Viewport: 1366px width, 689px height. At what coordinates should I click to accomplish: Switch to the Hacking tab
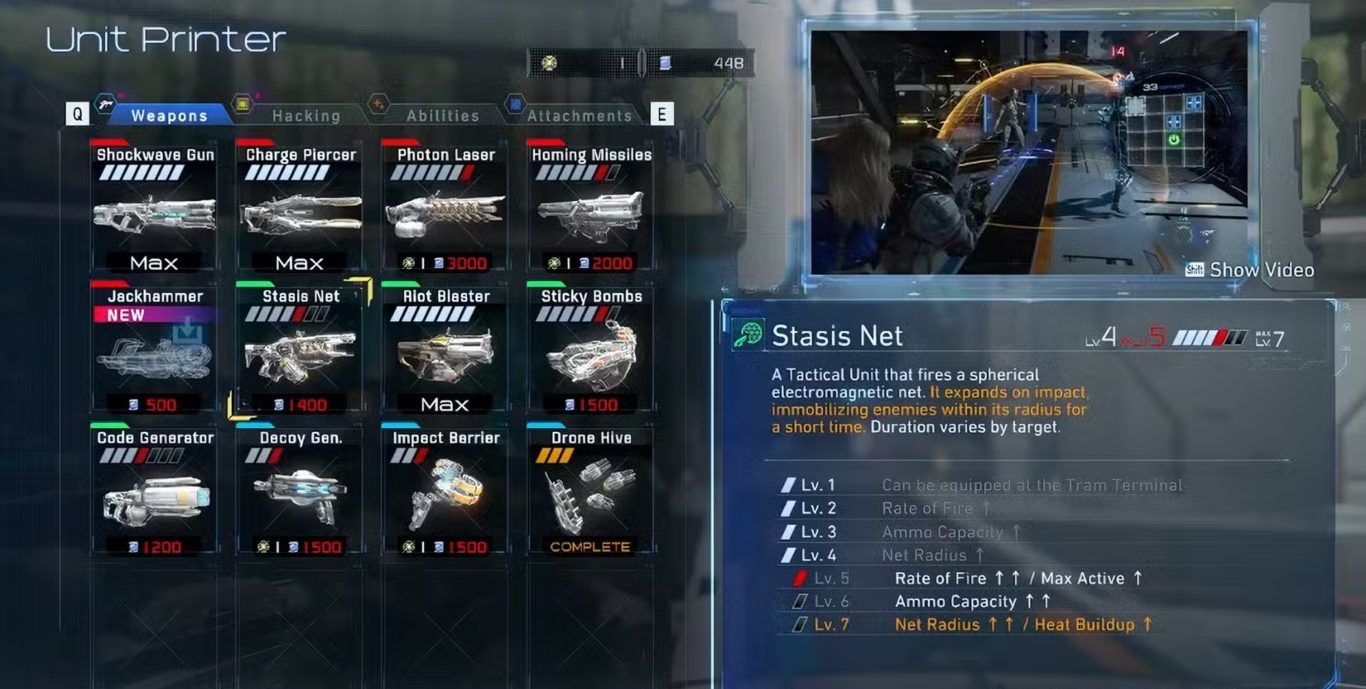[x=305, y=116]
